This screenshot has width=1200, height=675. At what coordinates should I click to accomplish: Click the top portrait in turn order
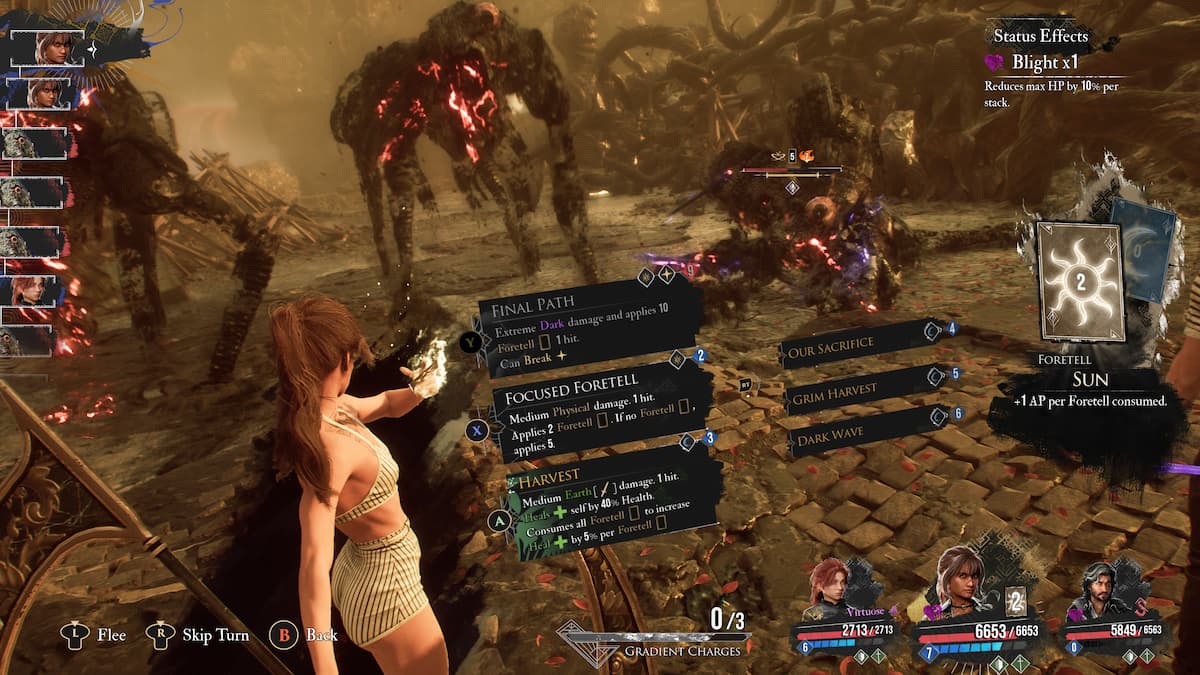47,48
